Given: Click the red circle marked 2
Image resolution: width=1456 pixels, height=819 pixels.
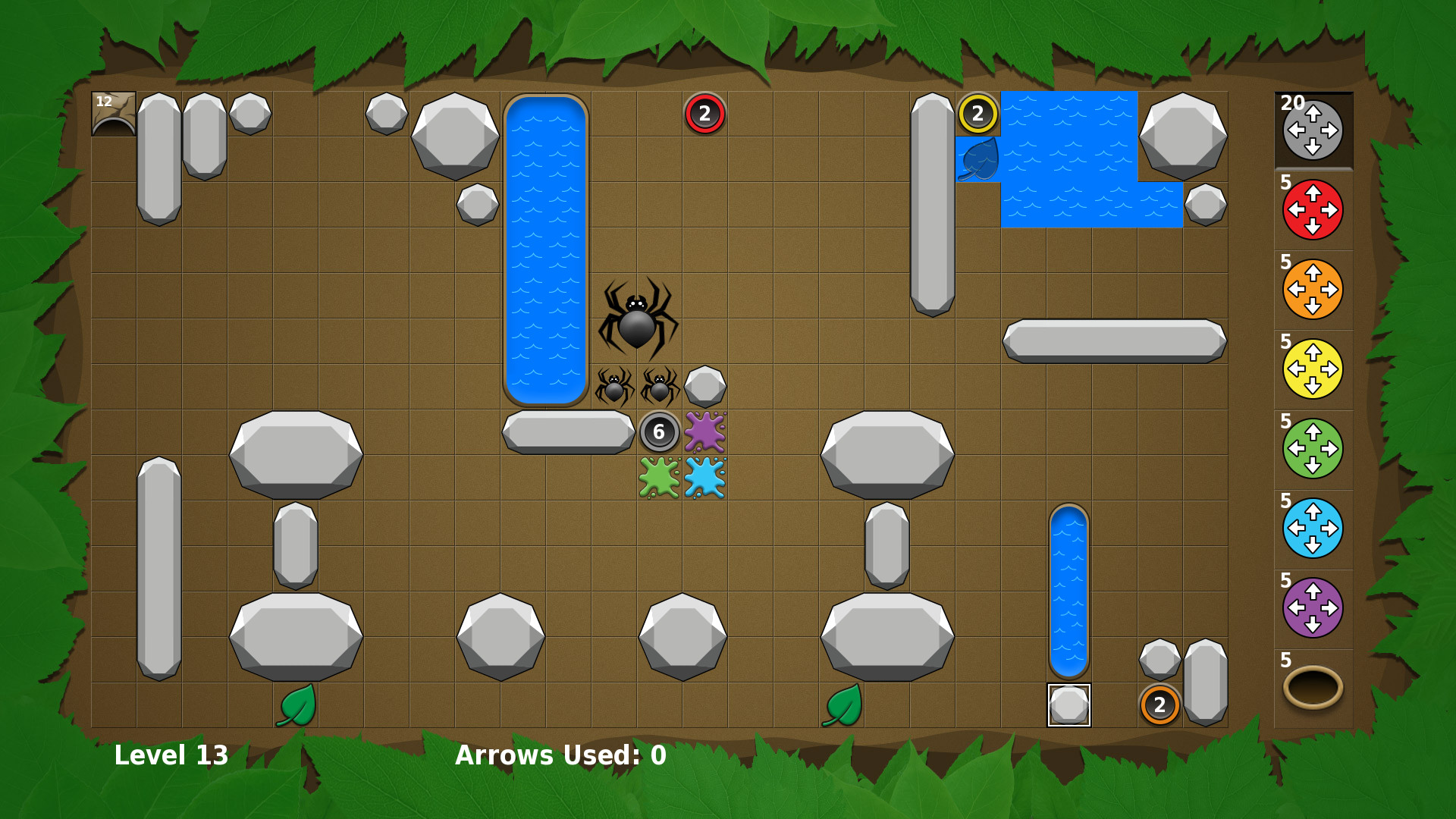Looking at the screenshot, I should 704,112.
